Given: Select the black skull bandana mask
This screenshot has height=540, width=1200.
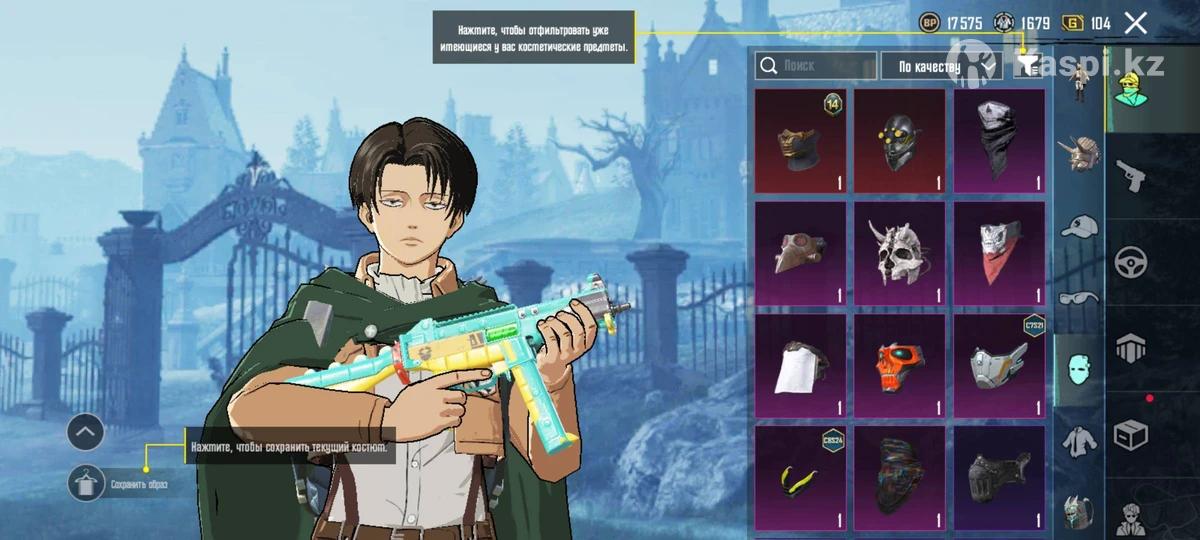Looking at the screenshot, I should coord(998,141).
